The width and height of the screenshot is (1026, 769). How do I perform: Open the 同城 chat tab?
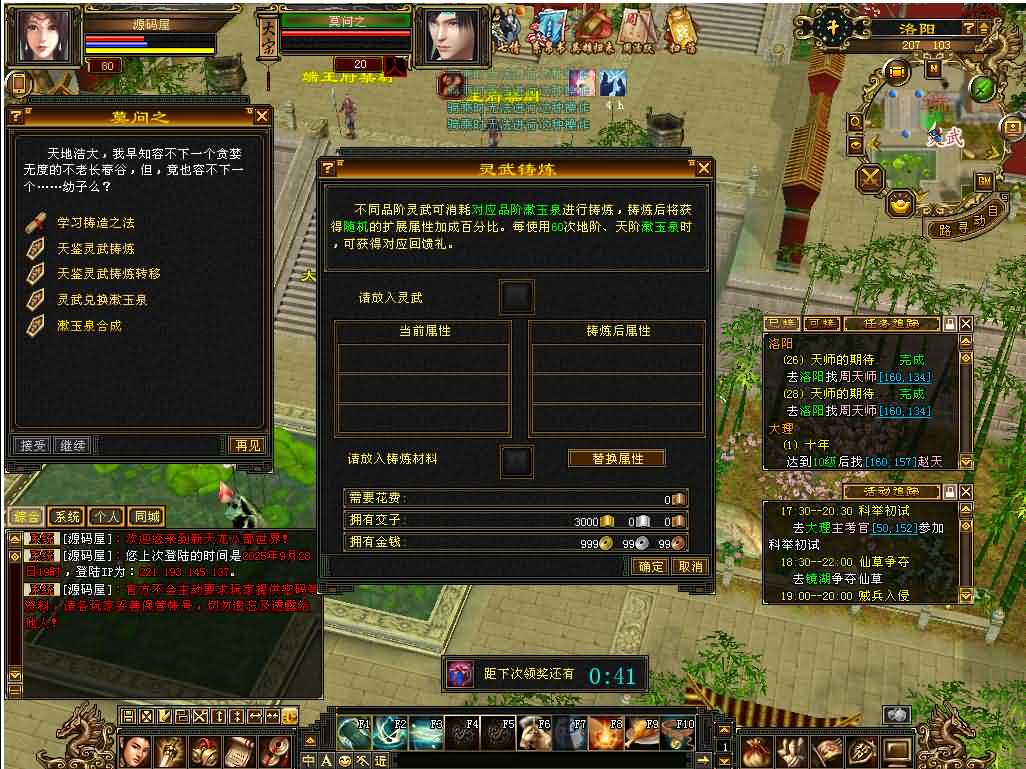[147, 516]
